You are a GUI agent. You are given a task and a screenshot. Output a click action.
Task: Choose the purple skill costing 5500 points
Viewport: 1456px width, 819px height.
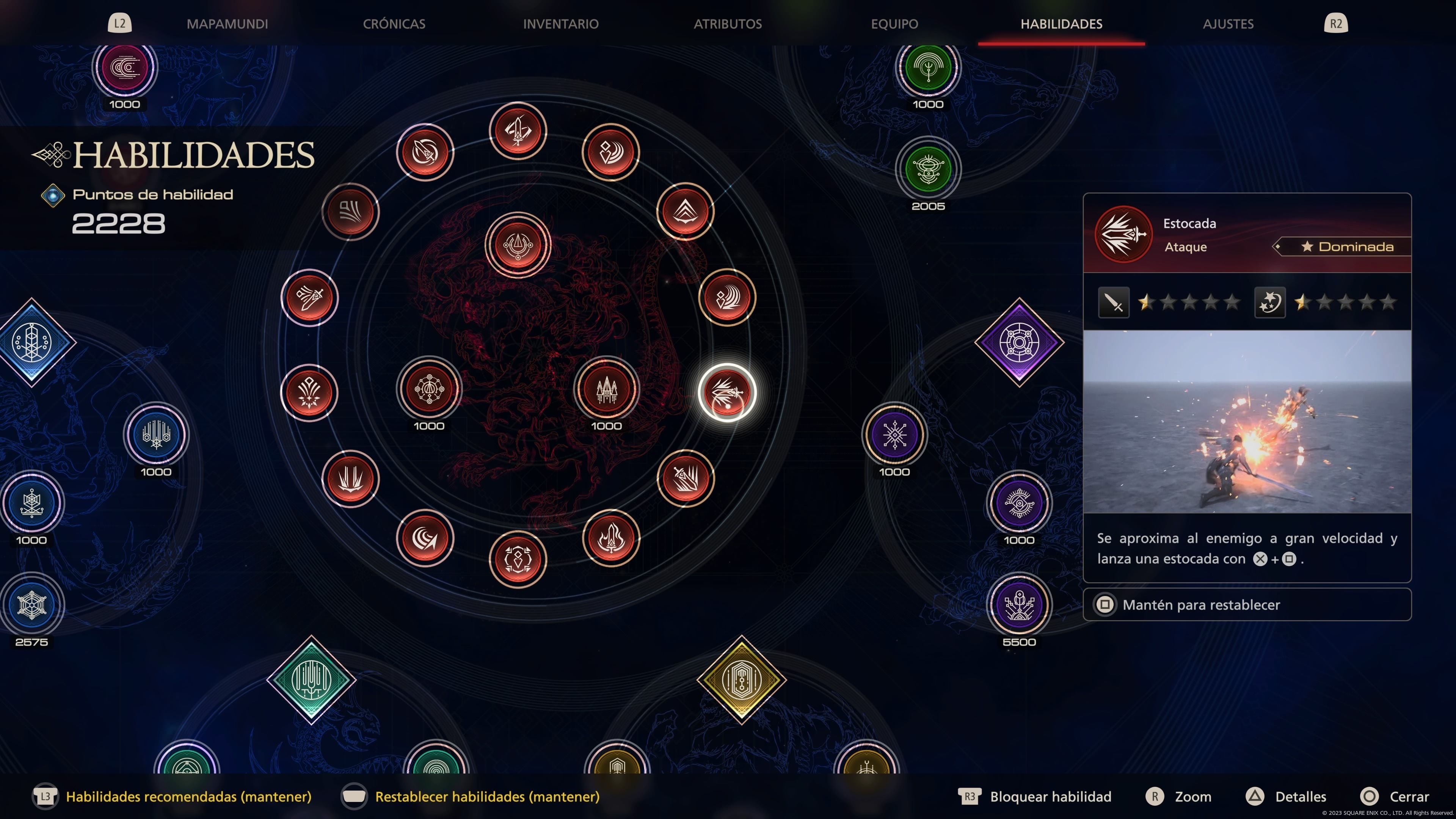click(x=1019, y=605)
